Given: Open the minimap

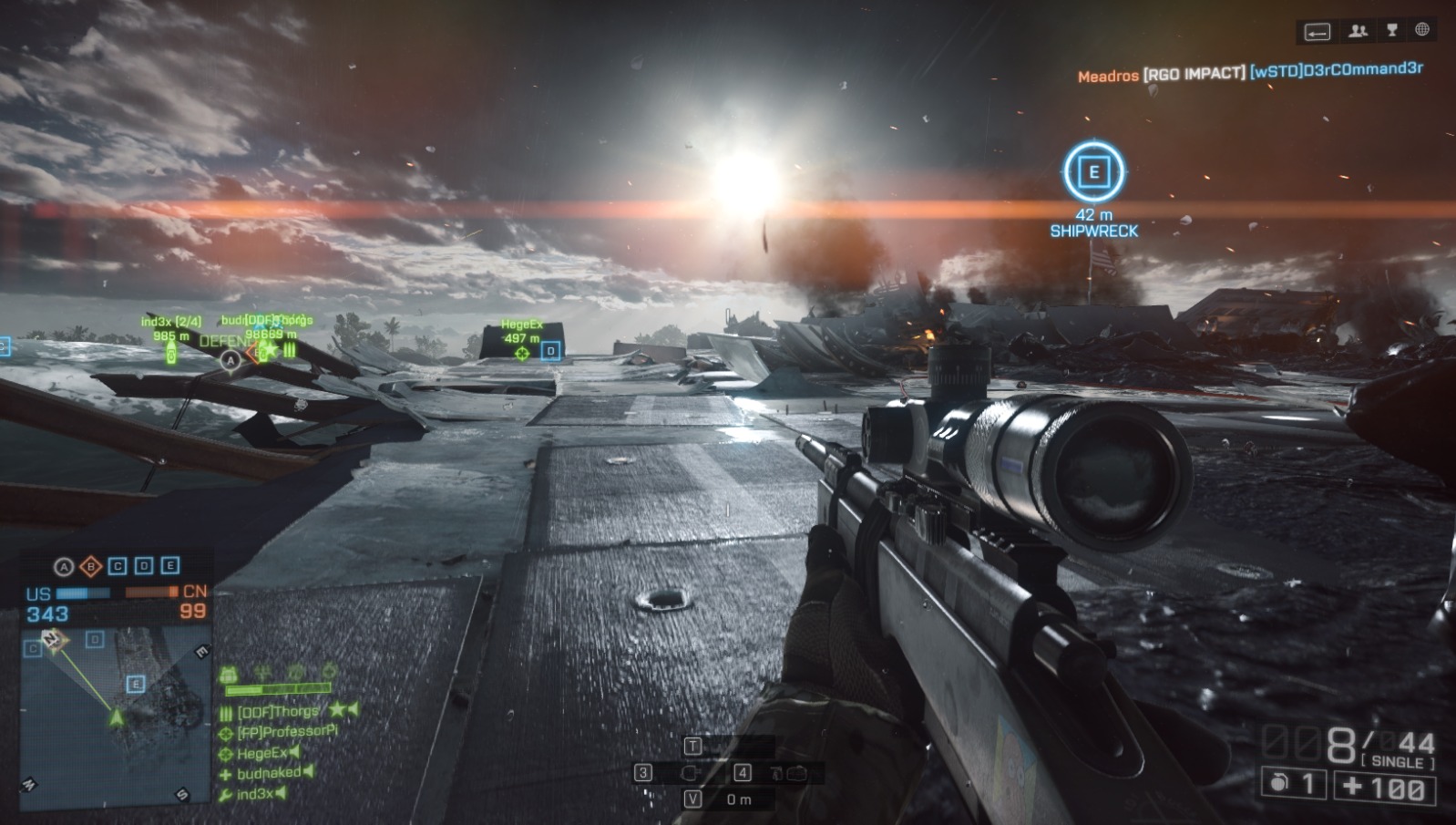Looking at the screenshot, I should tap(116, 714).
